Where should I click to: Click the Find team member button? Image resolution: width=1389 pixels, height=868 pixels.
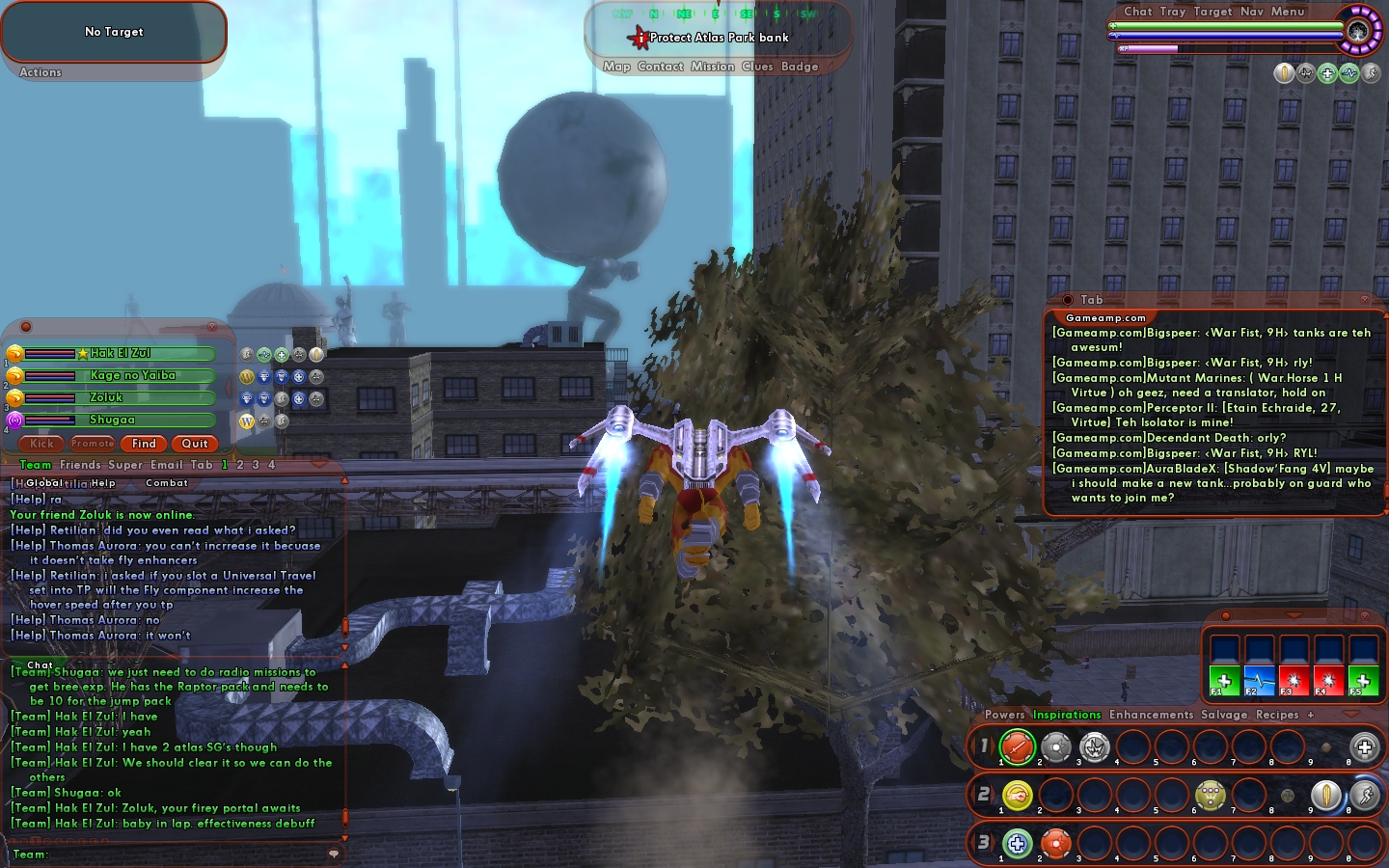144,444
